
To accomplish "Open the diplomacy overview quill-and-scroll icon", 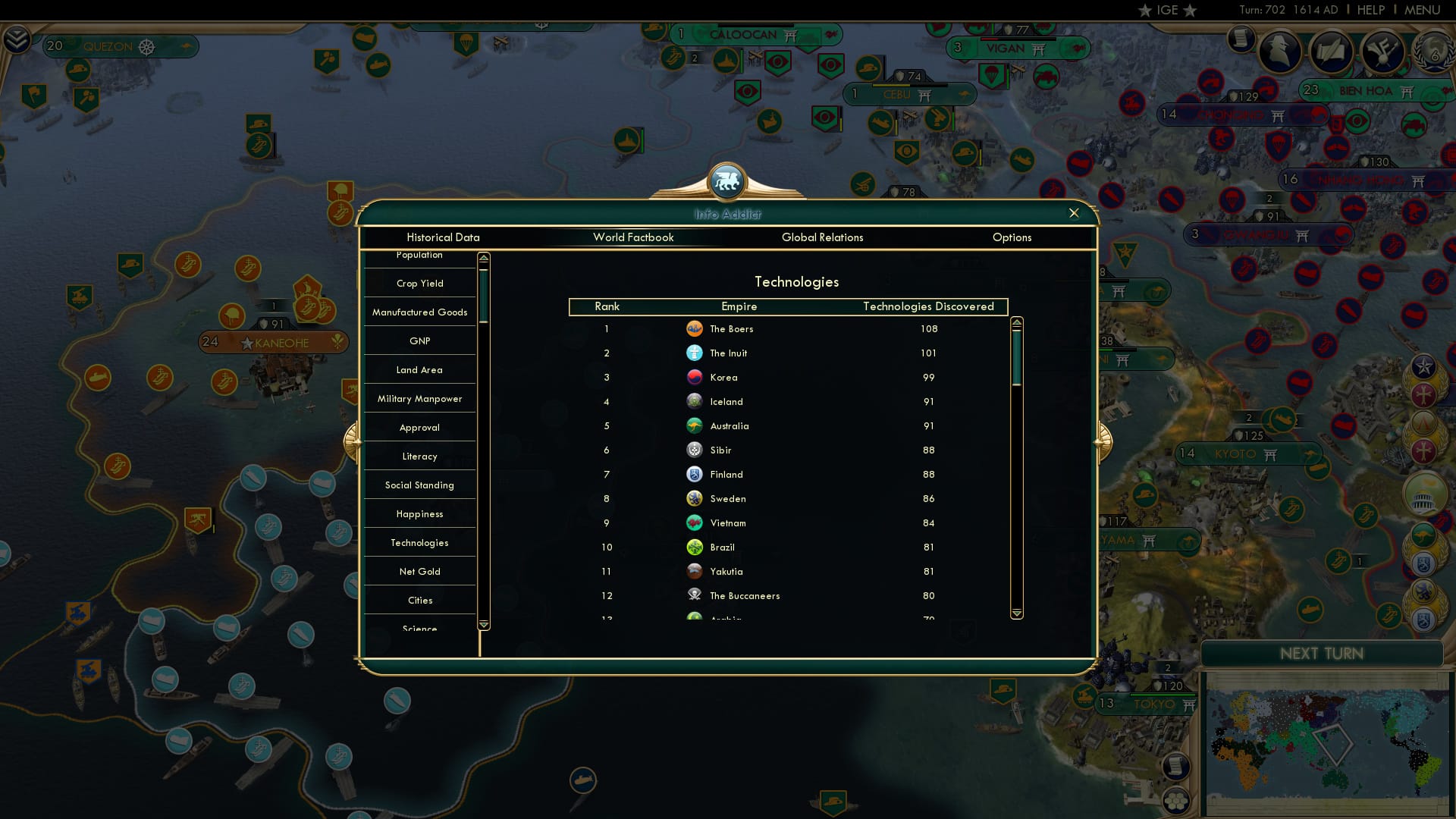I will click(x=1332, y=52).
